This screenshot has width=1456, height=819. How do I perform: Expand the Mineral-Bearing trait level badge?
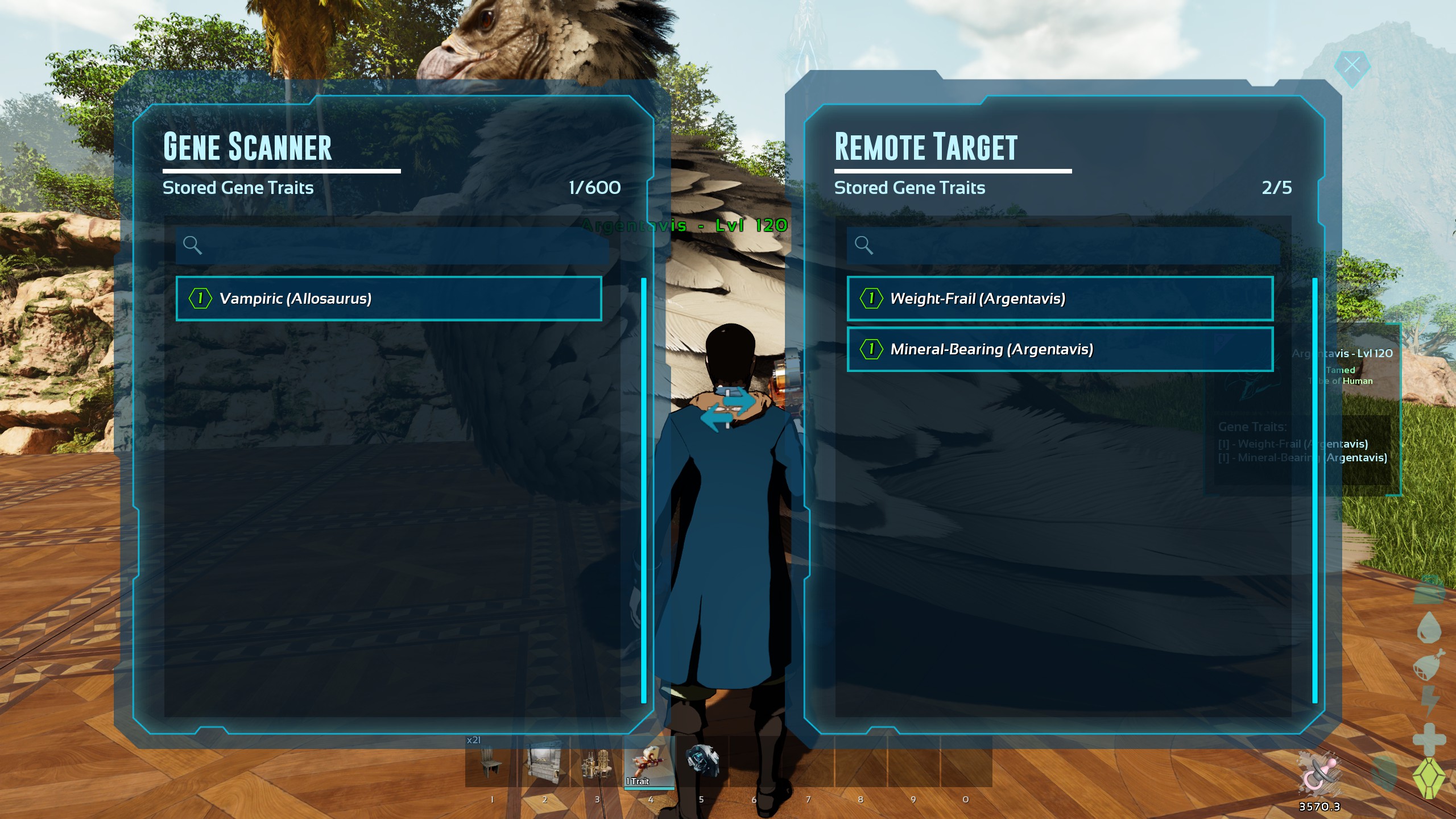point(871,349)
